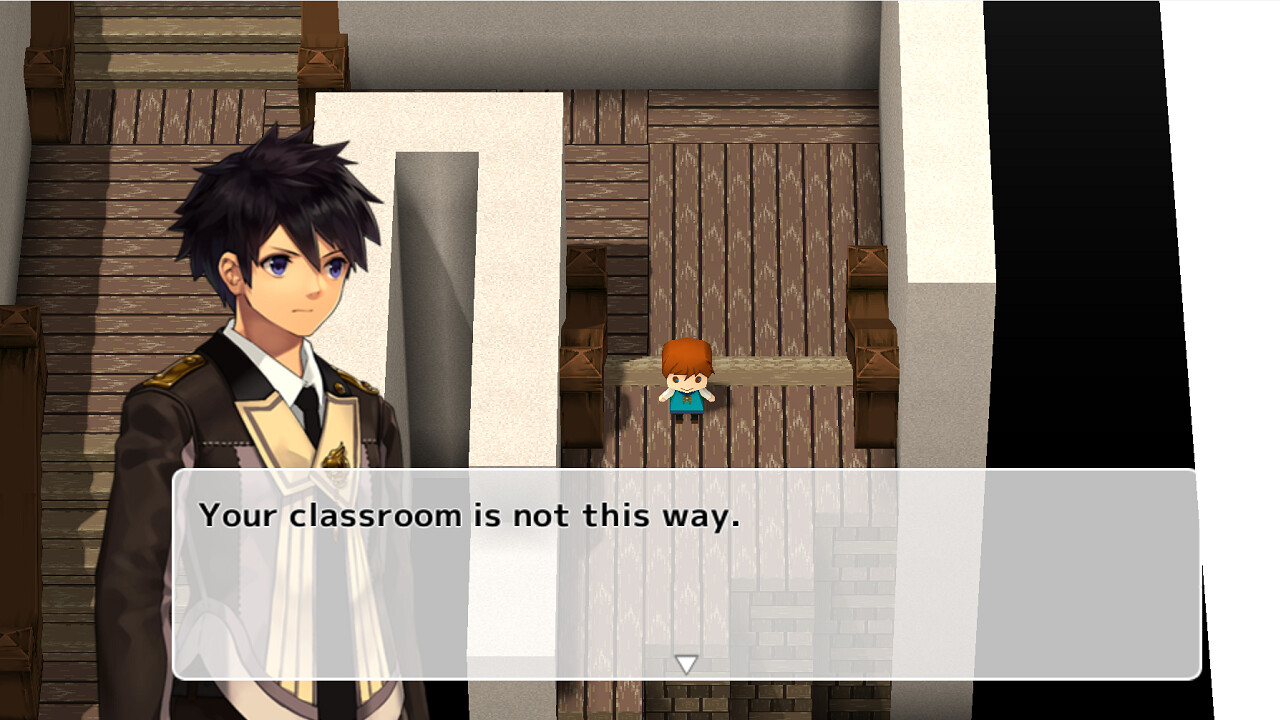Click the dialogue advance arrow indicator
This screenshot has width=1280, height=720.
pos(687,662)
